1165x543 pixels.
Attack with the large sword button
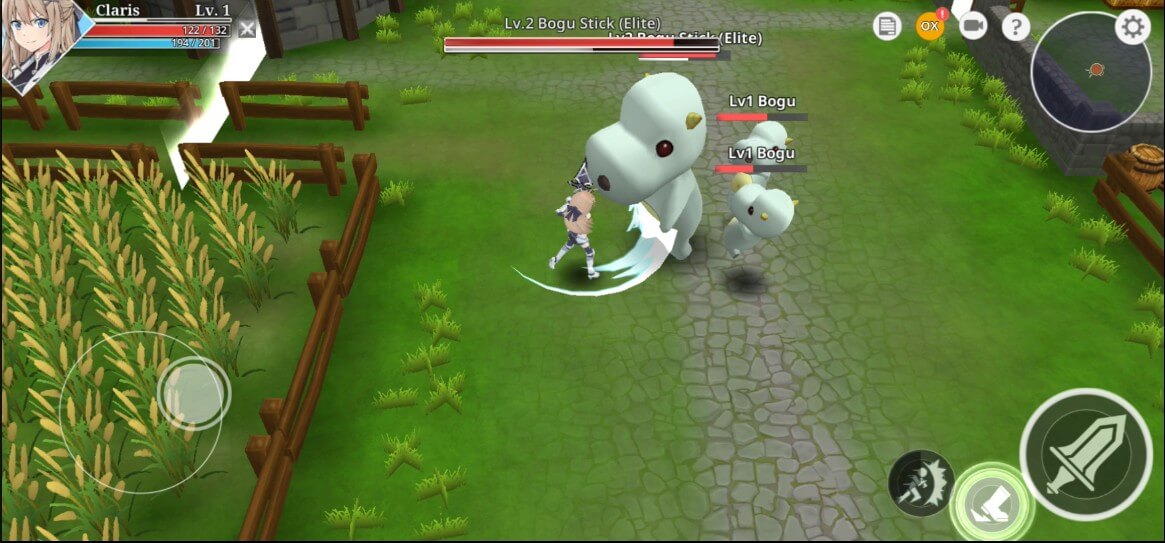pos(1086,453)
